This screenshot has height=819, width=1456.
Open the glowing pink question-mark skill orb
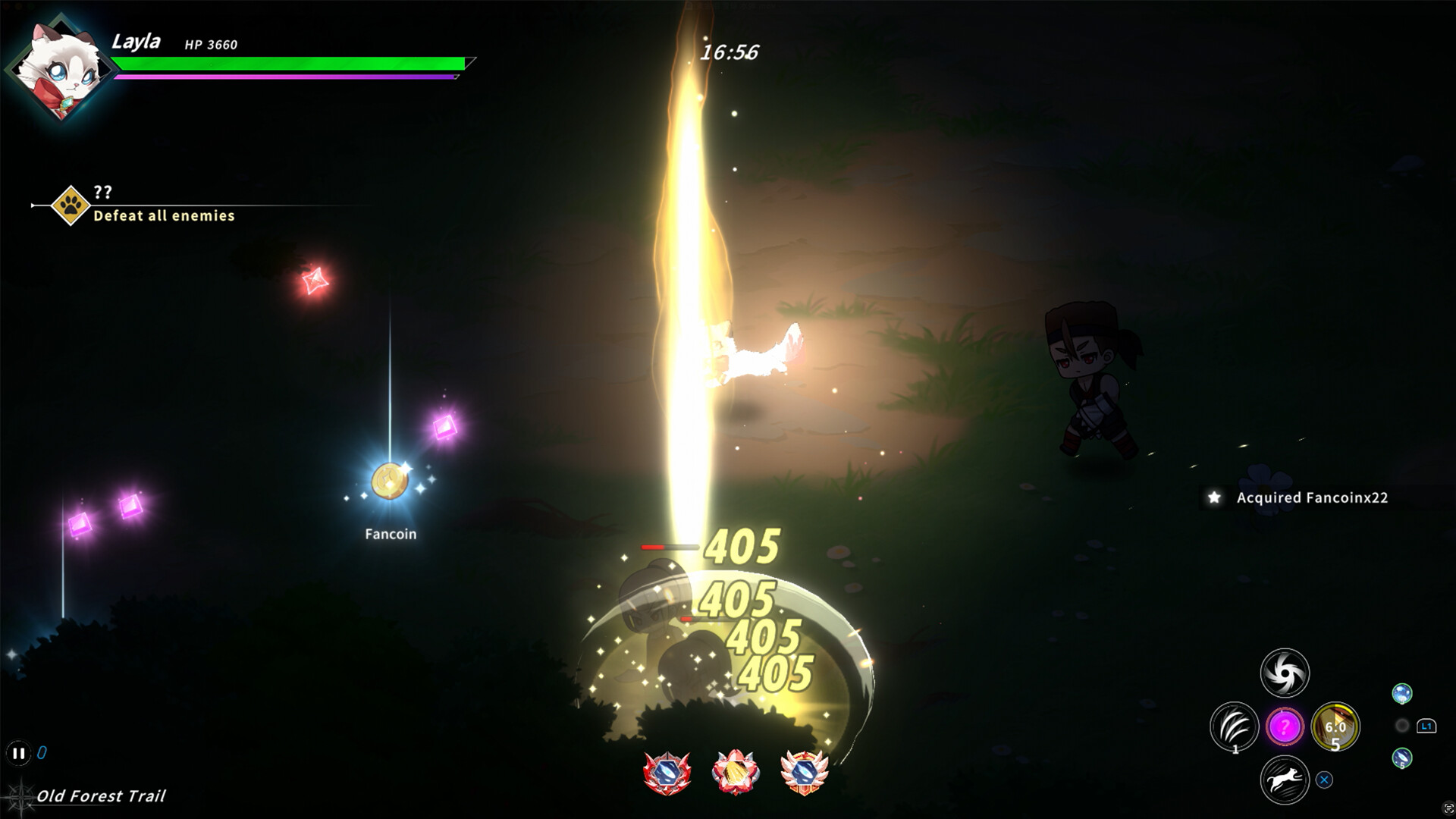point(1285,726)
